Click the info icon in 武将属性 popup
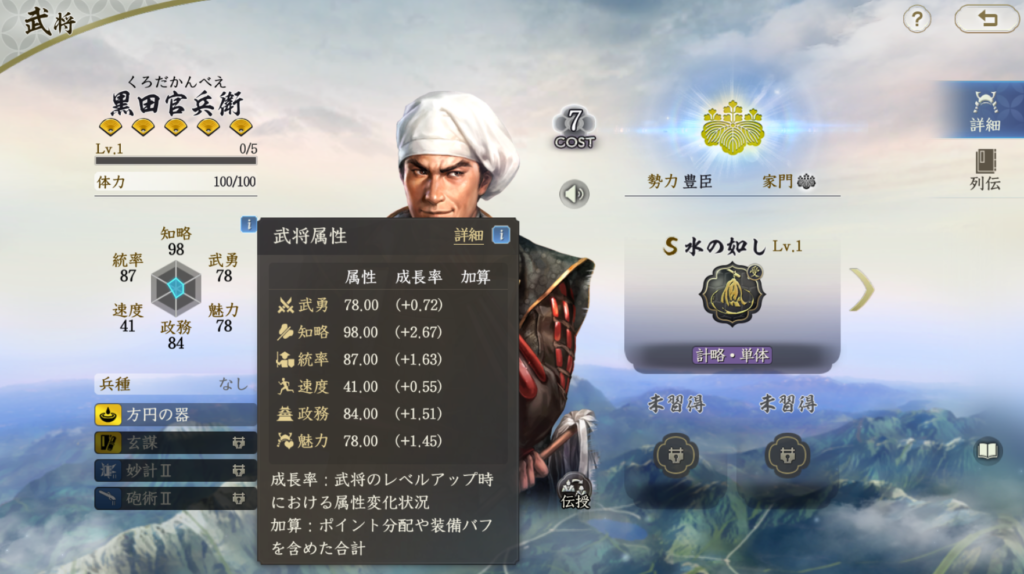The height and width of the screenshot is (574, 1024). tap(500, 235)
